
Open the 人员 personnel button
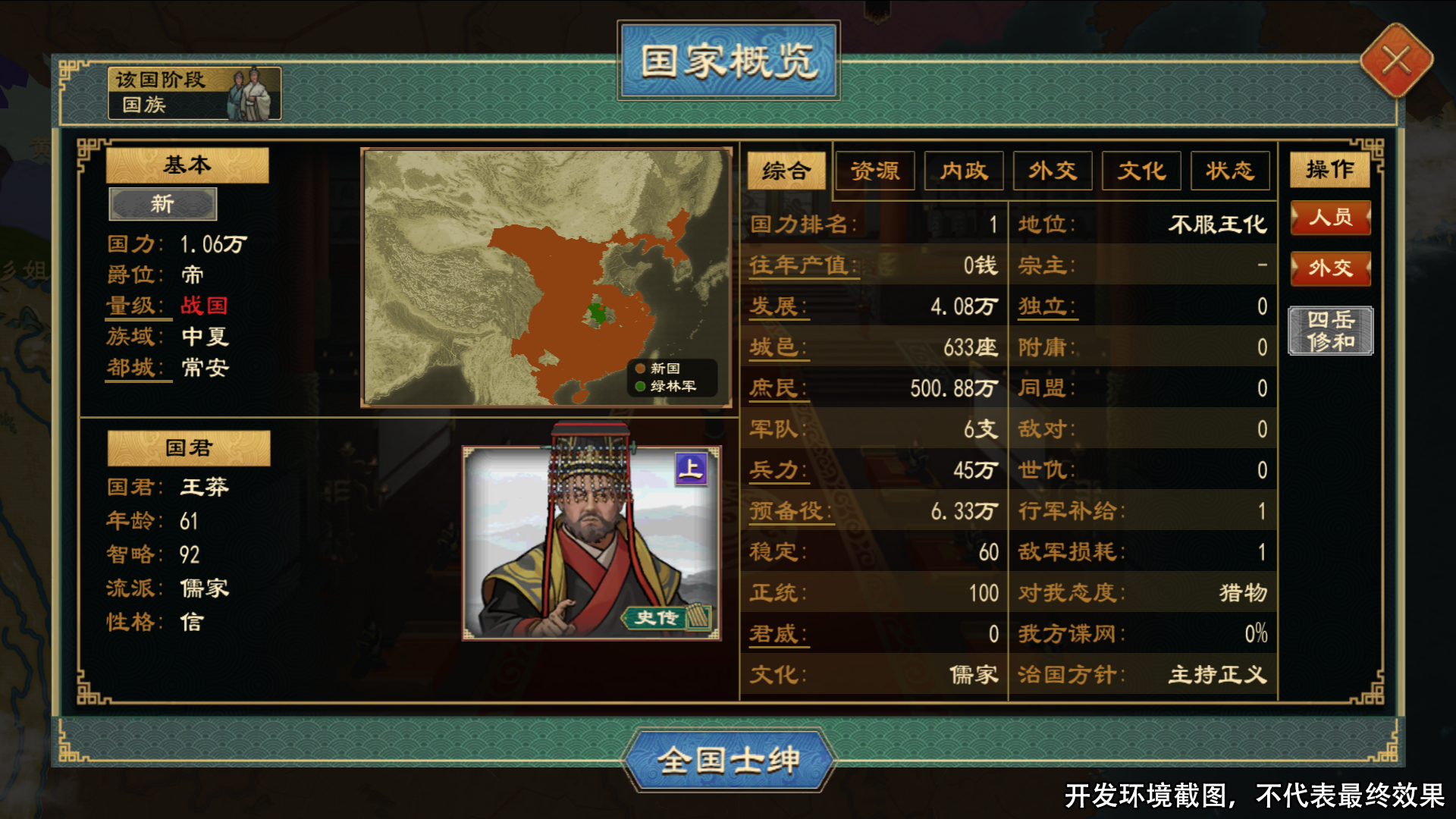tap(1331, 218)
